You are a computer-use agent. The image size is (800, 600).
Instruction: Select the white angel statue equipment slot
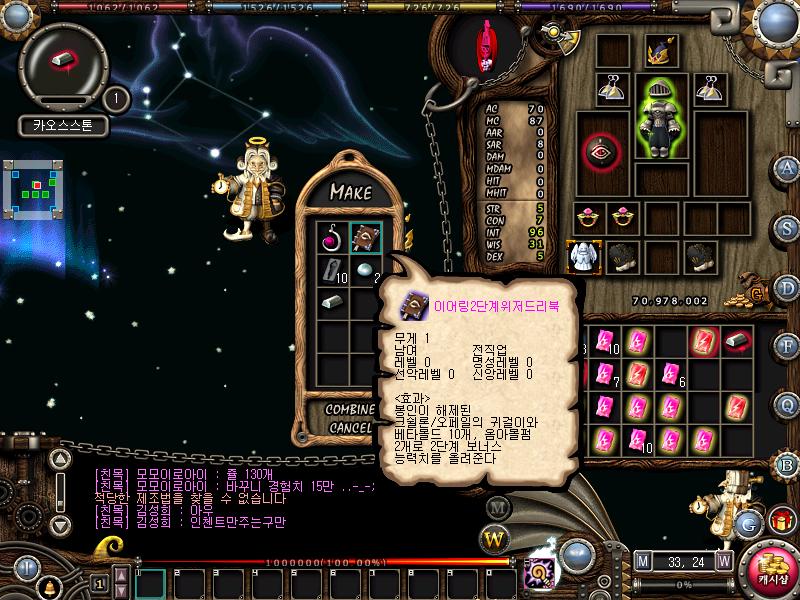tap(583, 256)
